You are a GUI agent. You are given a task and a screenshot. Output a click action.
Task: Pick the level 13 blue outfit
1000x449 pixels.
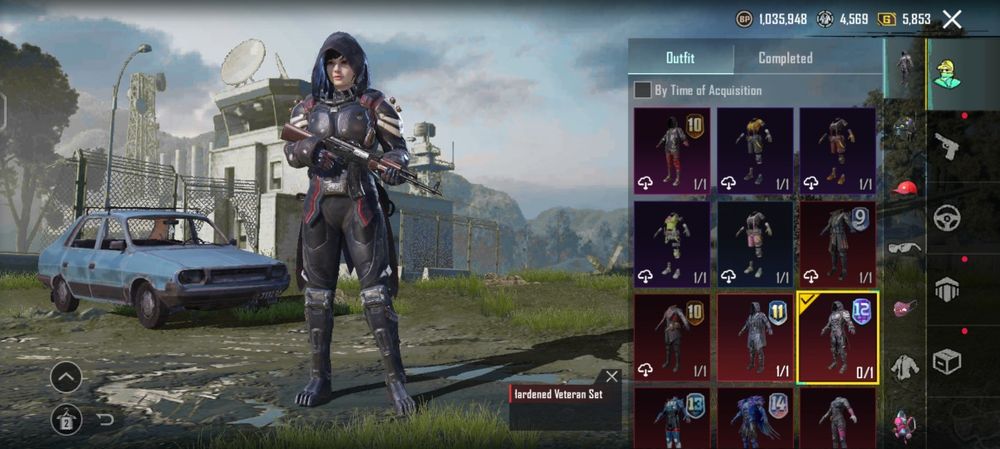coord(671,417)
